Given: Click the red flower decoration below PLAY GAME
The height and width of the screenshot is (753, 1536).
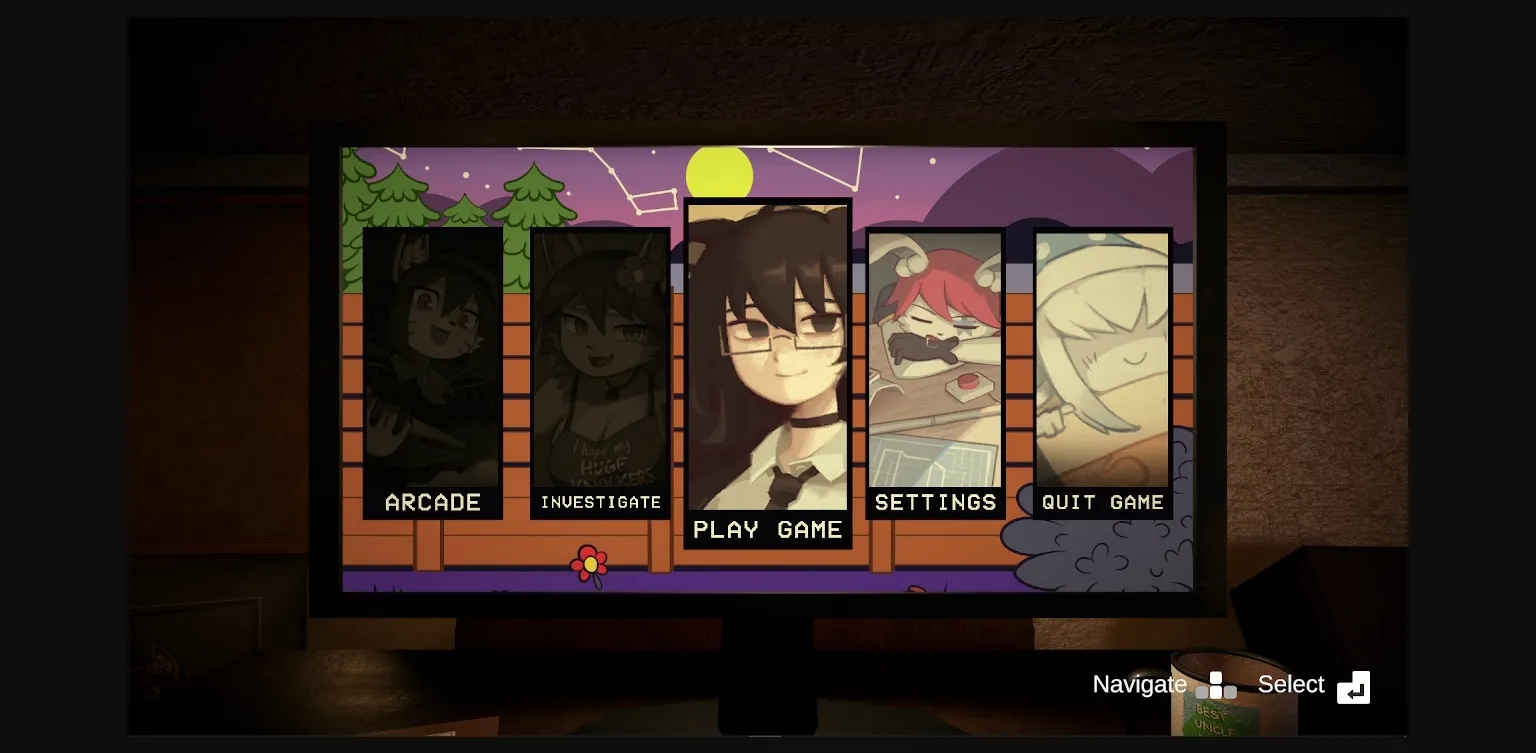Looking at the screenshot, I should pyautogui.click(x=588, y=563).
